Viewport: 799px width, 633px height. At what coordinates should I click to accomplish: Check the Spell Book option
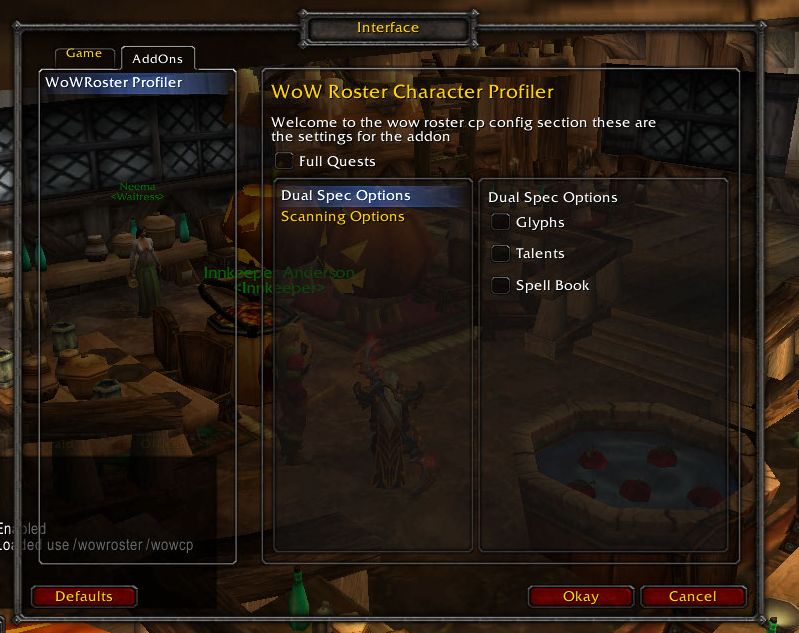[501, 286]
